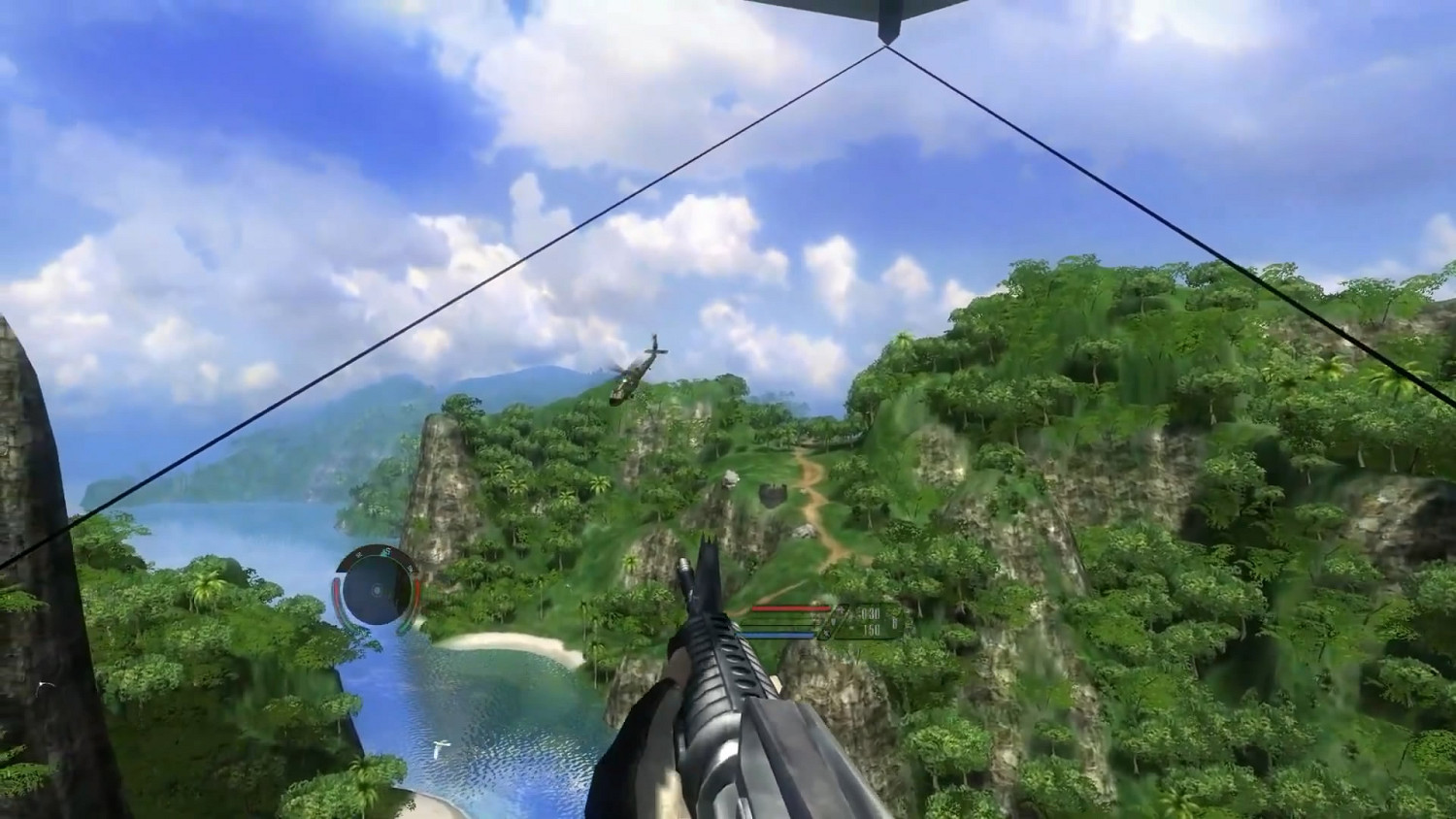Click the boat on the lagoon water

pos(440,747)
